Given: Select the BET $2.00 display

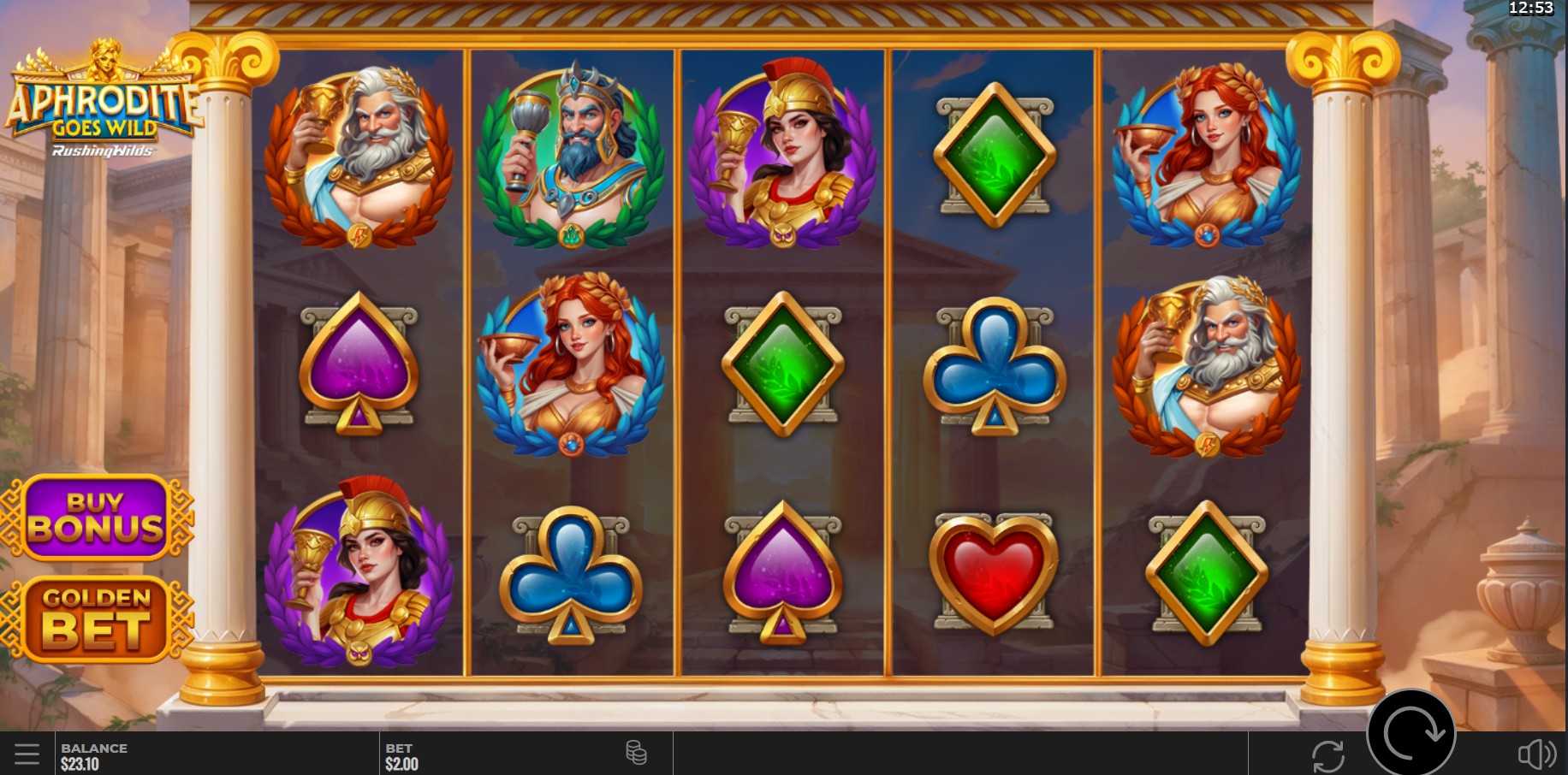Looking at the screenshot, I should 402,754.
